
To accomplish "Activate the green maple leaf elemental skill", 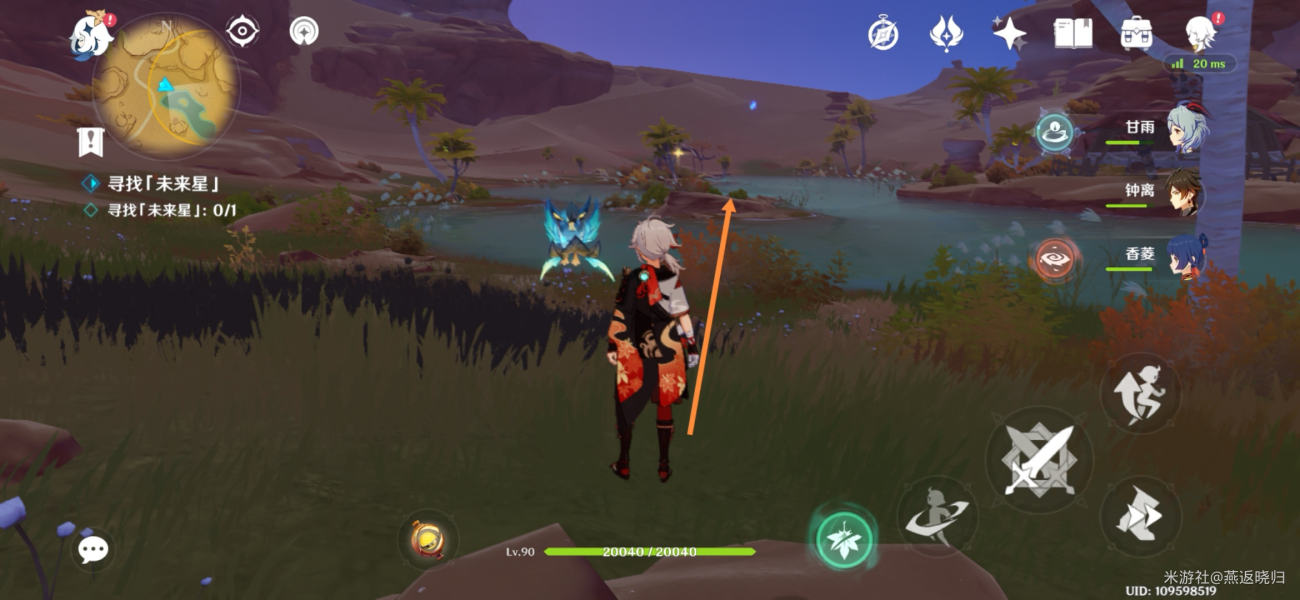I will coord(844,540).
